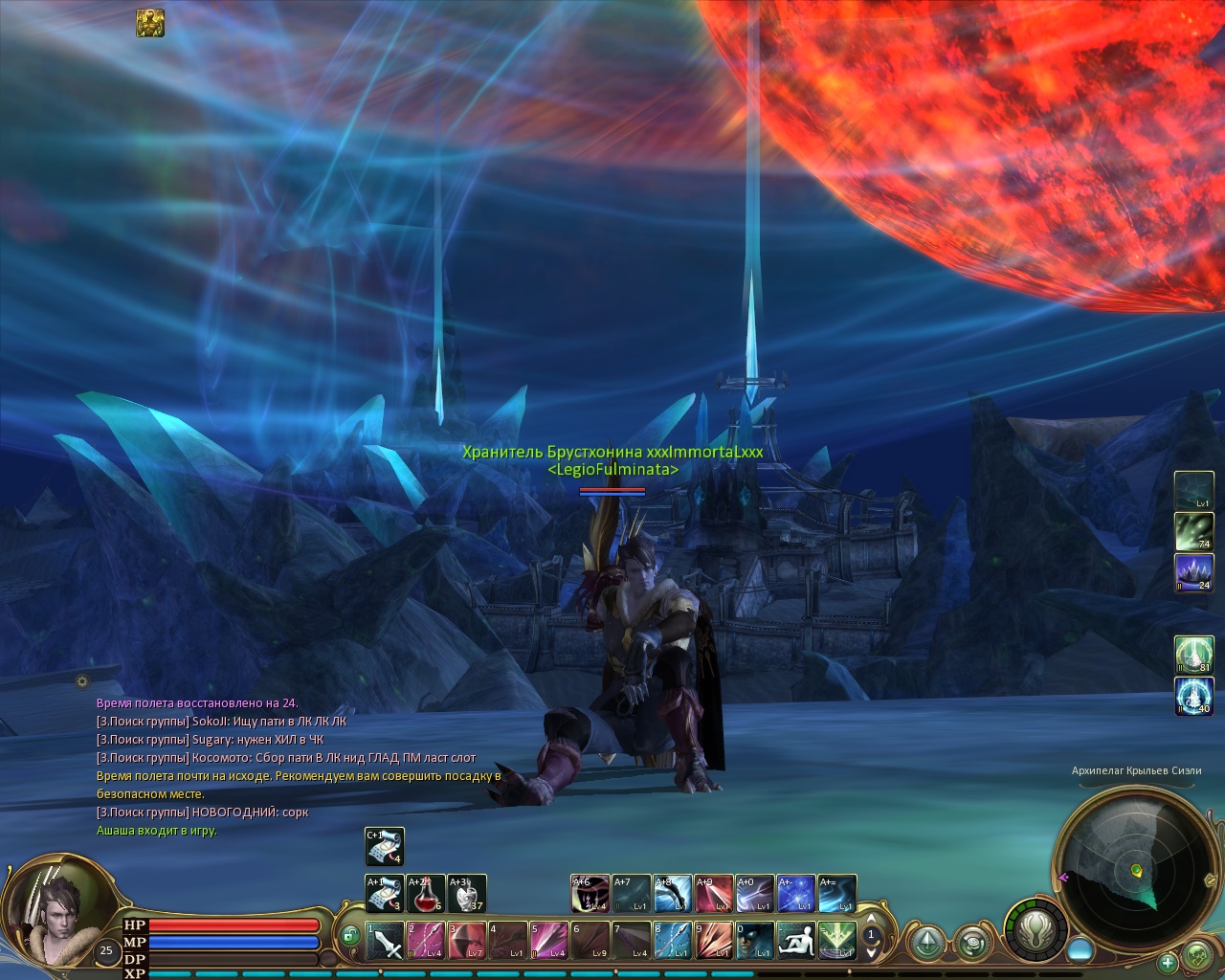Switch hotbar page with the up arrow

pyautogui.click(x=871, y=921)
